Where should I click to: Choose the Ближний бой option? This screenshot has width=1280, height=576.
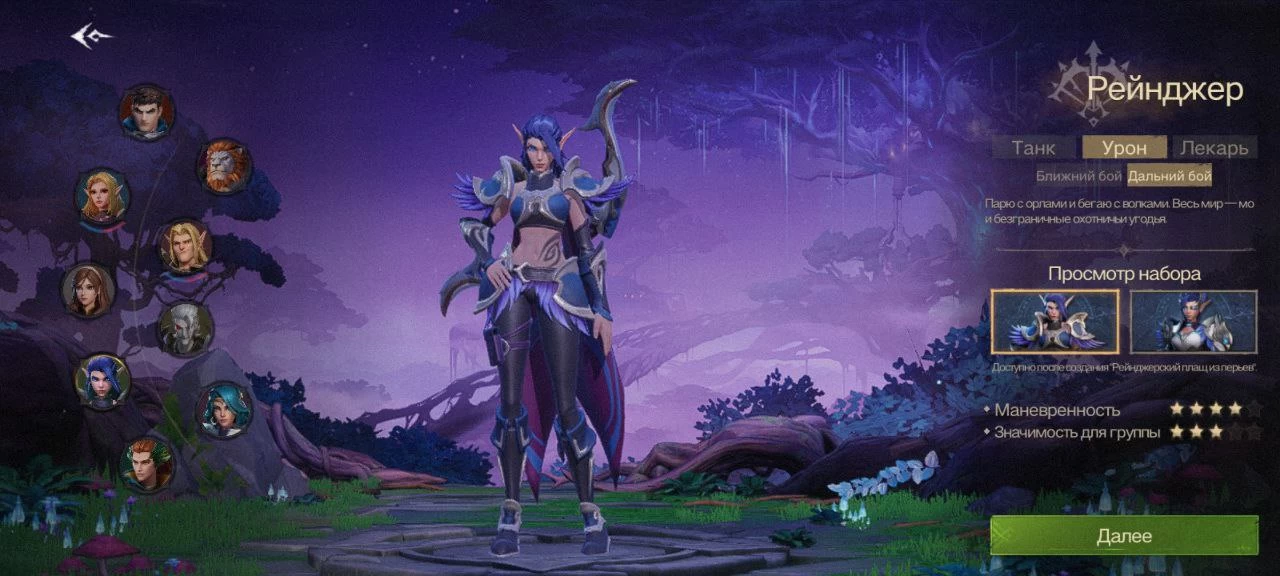(1078, 176)
